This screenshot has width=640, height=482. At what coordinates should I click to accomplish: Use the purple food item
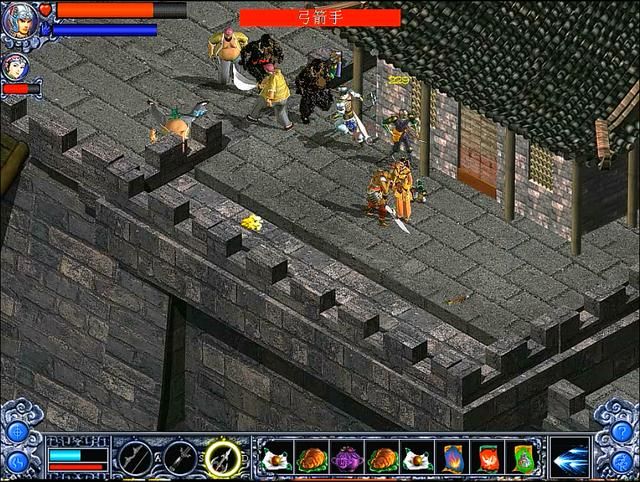pyautogui.click(x=346, y=458)
